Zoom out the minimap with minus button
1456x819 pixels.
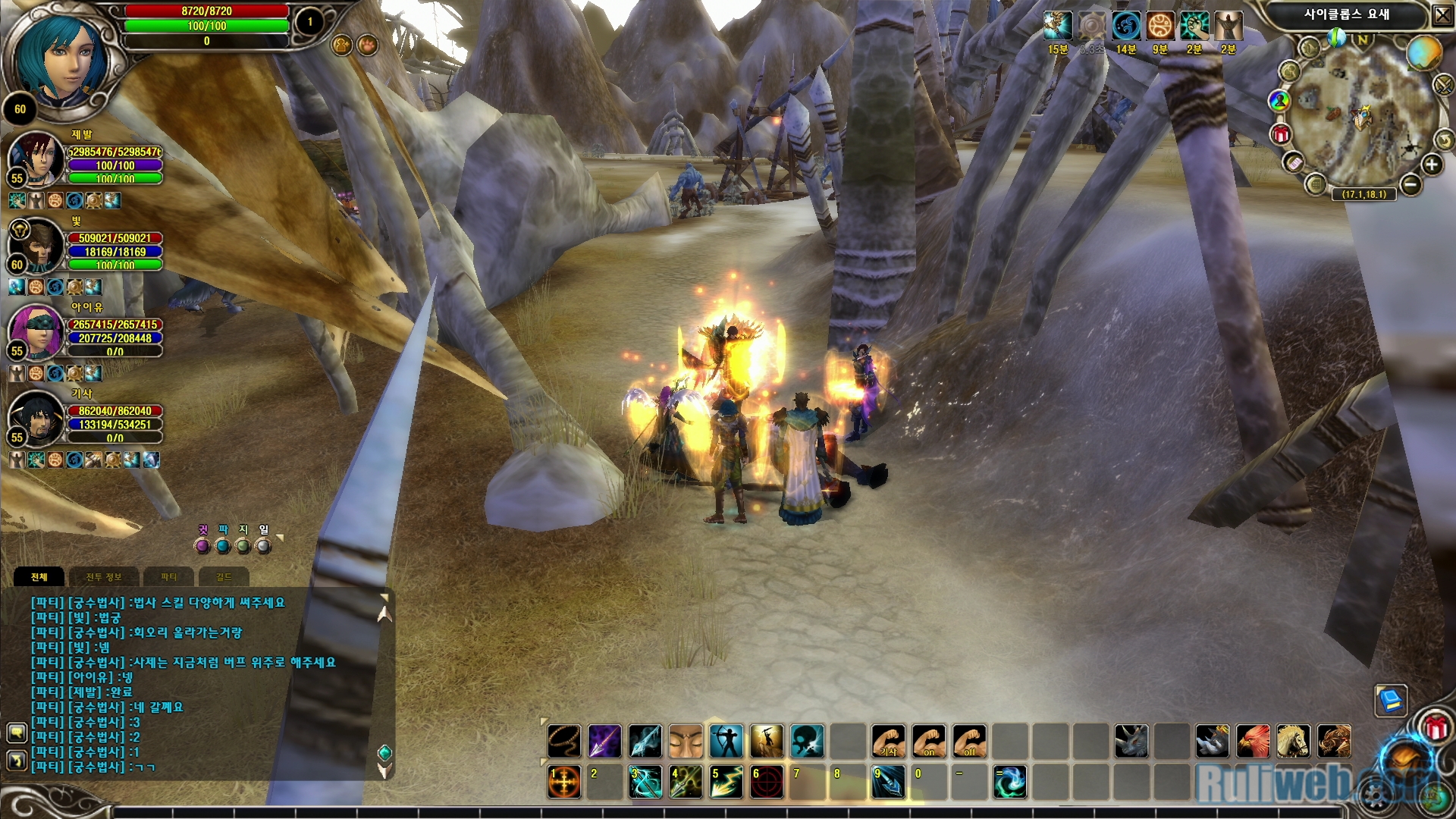[x=1410, y=184]
